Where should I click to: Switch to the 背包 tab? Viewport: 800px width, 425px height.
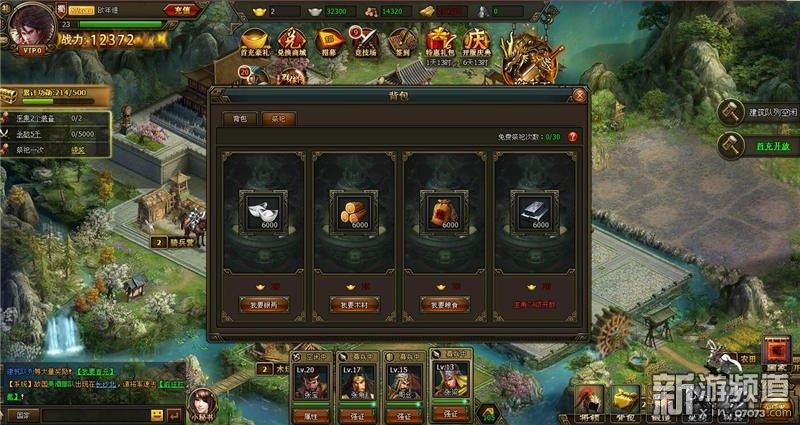(x=238, y=117)
